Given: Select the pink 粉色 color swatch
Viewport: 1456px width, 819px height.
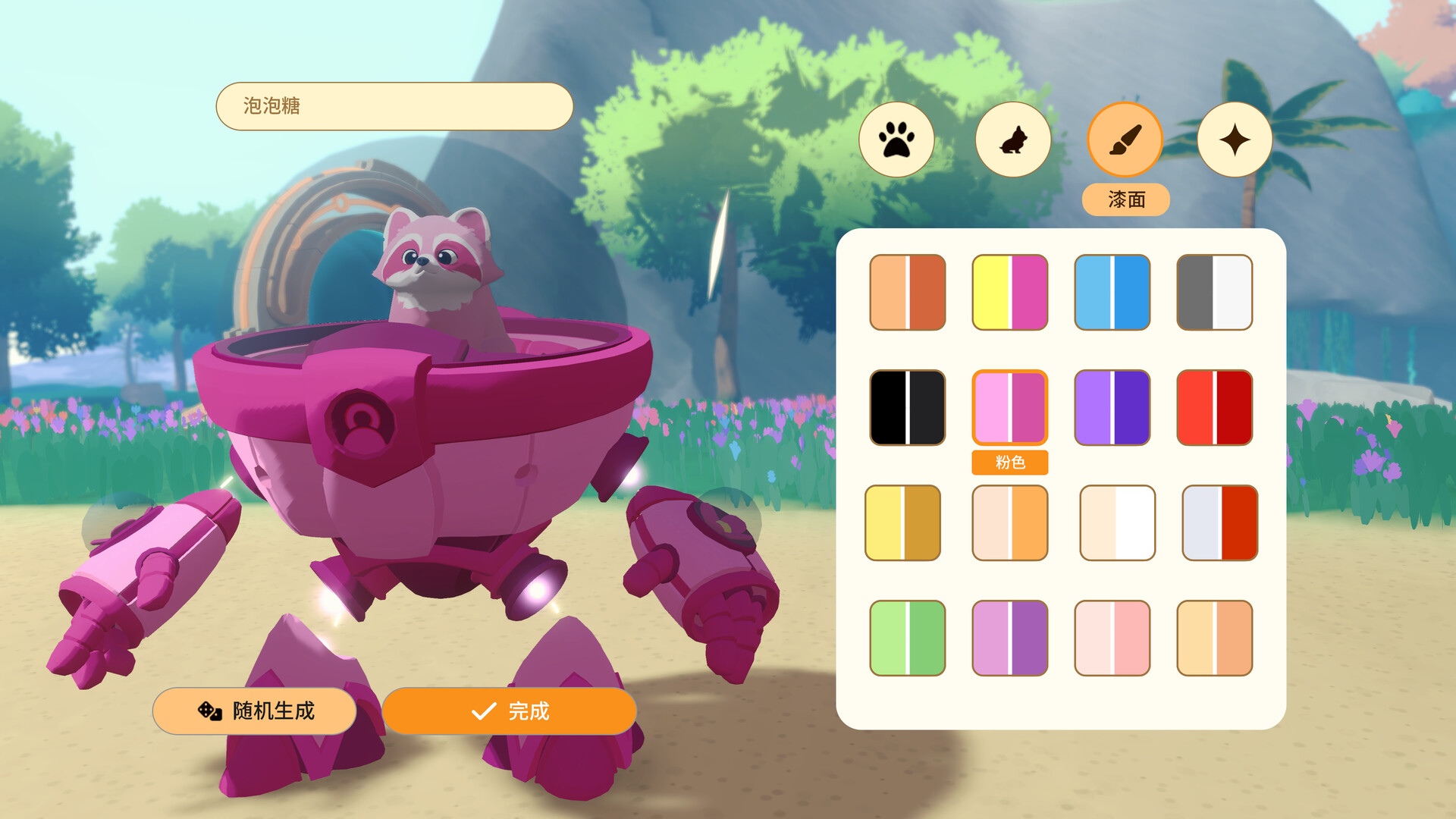Looking at the screenshot, I should (x=1009, y=406).
